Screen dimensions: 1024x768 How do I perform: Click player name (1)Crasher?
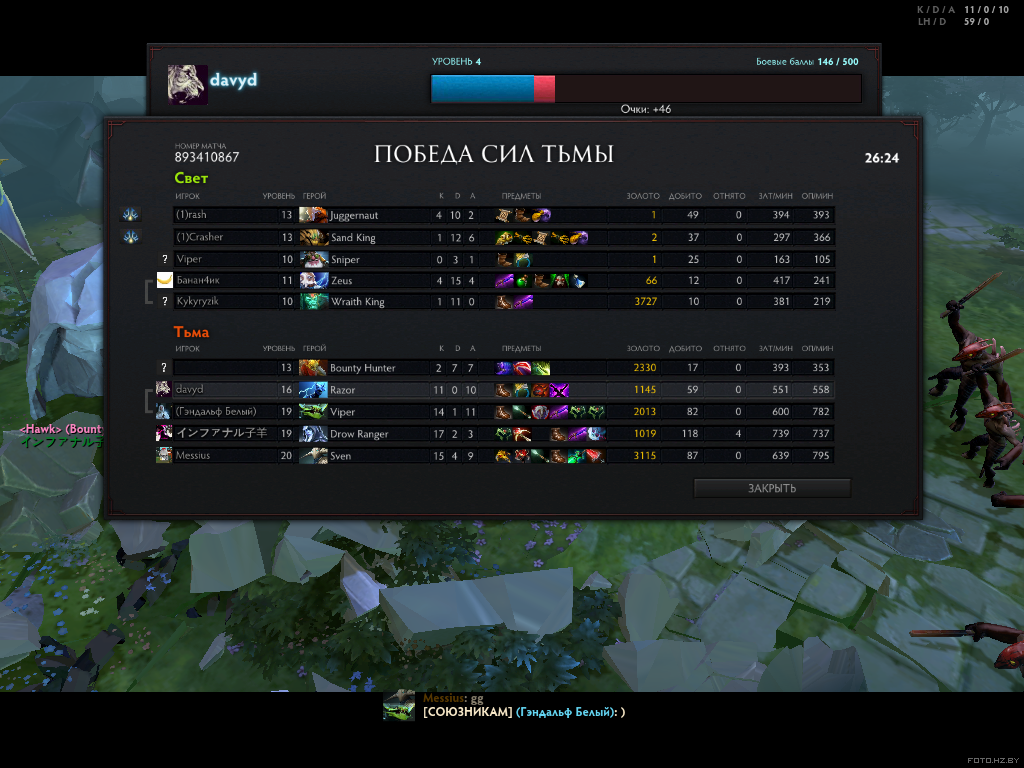click(x=199, y=237)
